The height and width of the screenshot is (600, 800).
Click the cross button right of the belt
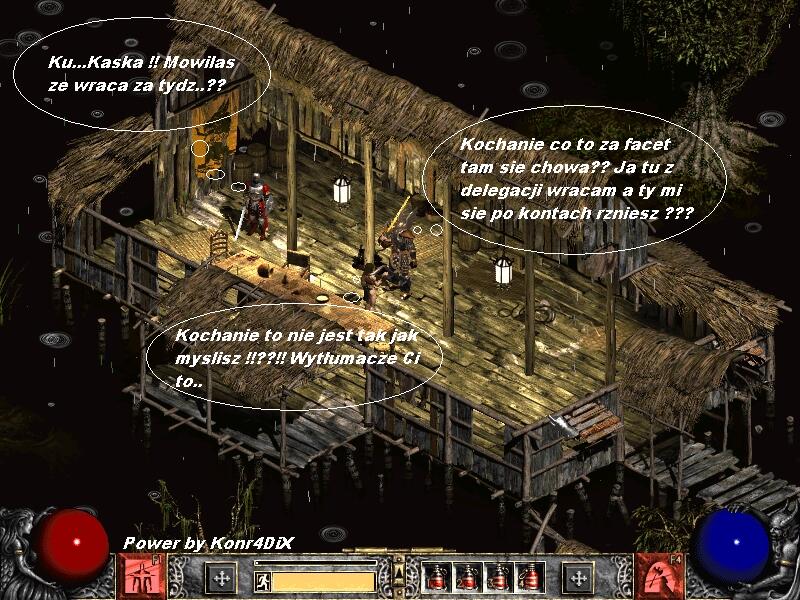[577, 577]
